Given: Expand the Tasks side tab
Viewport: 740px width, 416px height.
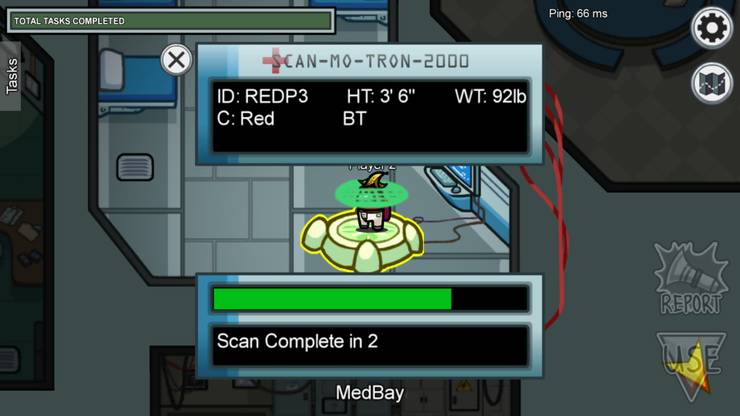Looking at the screenshot, I should point(11,75).
